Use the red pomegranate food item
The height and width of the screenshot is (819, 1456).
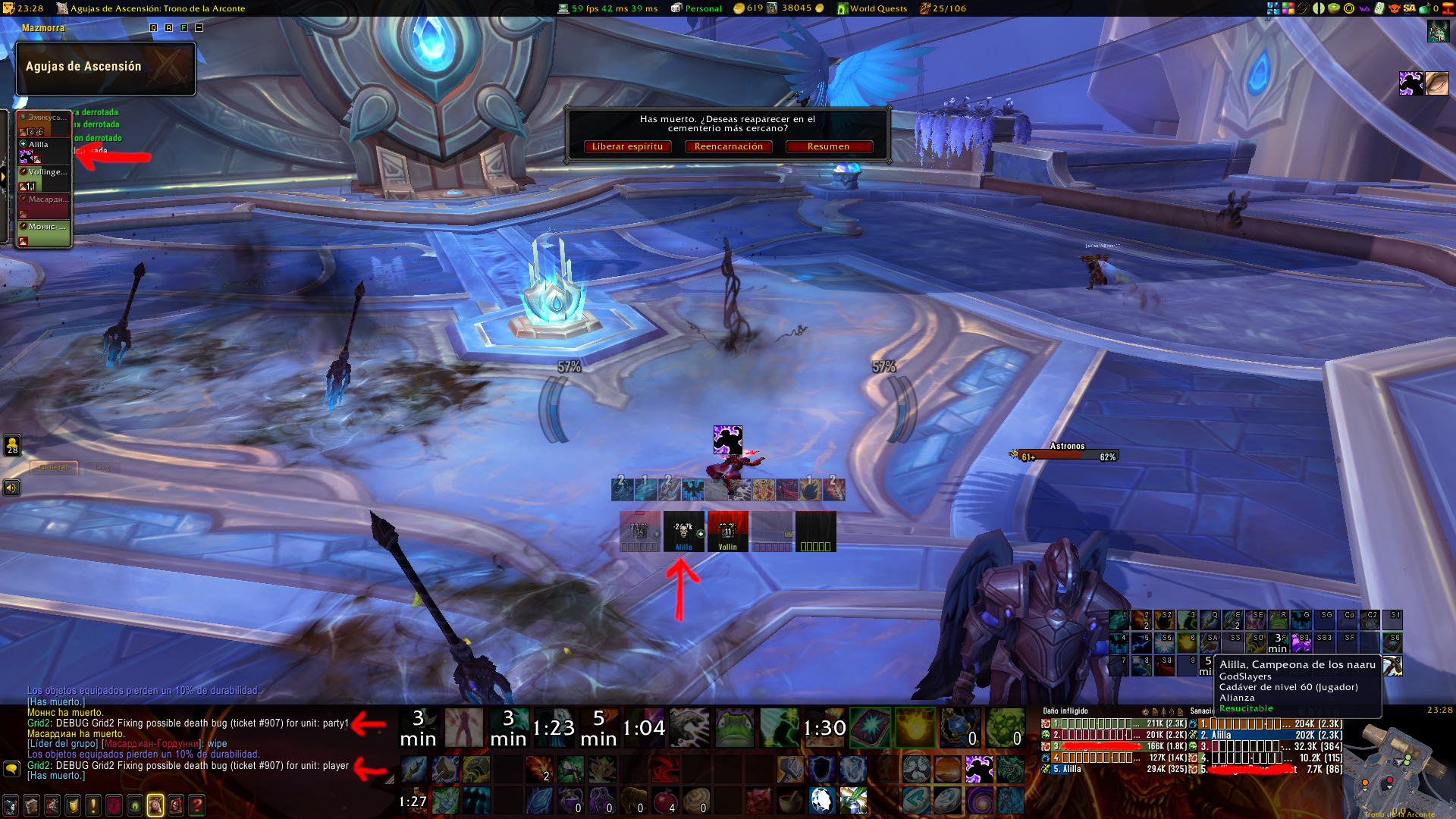[x=665, y=800]
